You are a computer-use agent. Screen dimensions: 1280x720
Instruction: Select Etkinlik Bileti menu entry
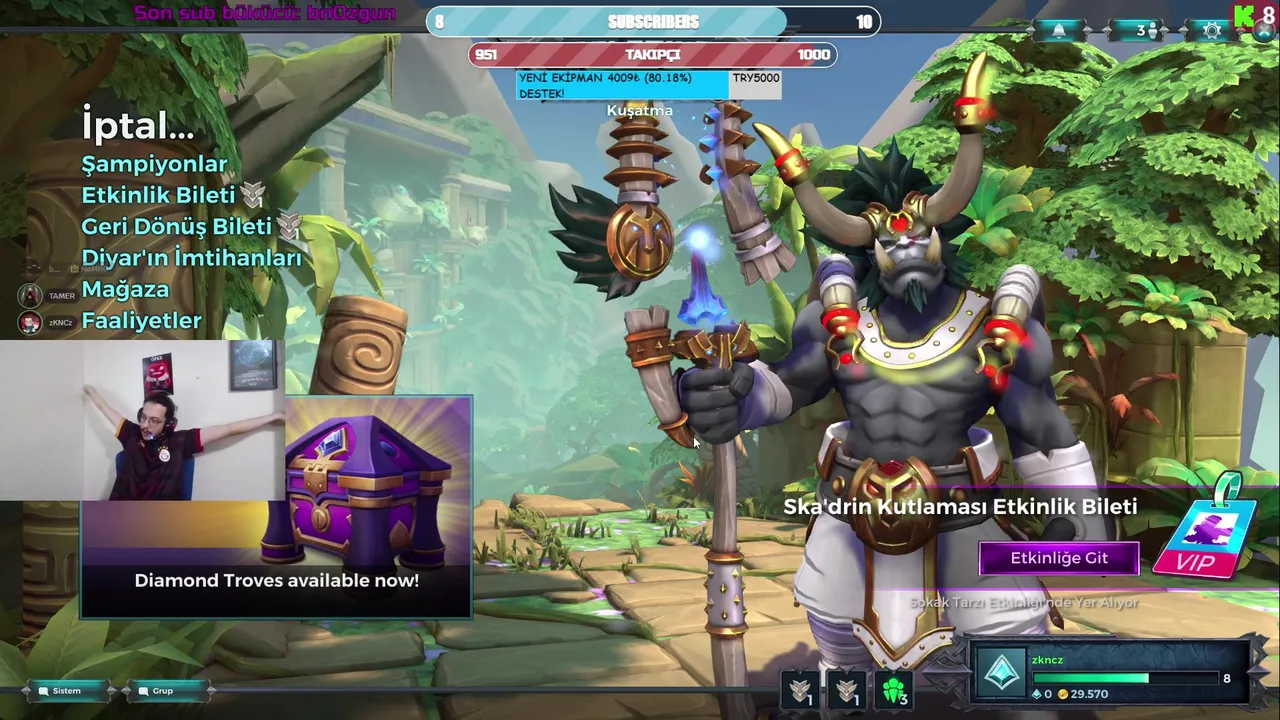point(158,195)
